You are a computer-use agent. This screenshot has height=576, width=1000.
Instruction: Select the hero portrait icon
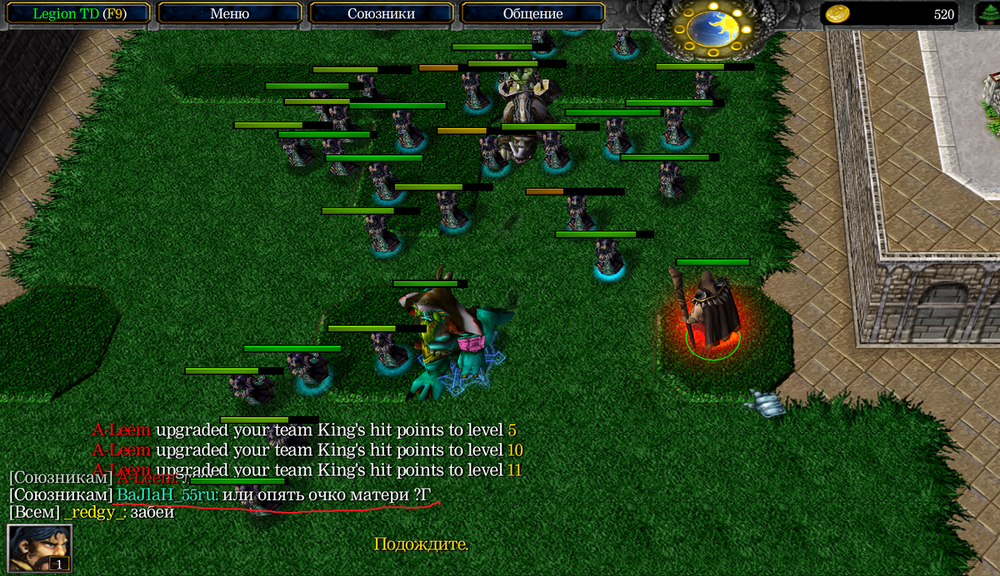39,548
